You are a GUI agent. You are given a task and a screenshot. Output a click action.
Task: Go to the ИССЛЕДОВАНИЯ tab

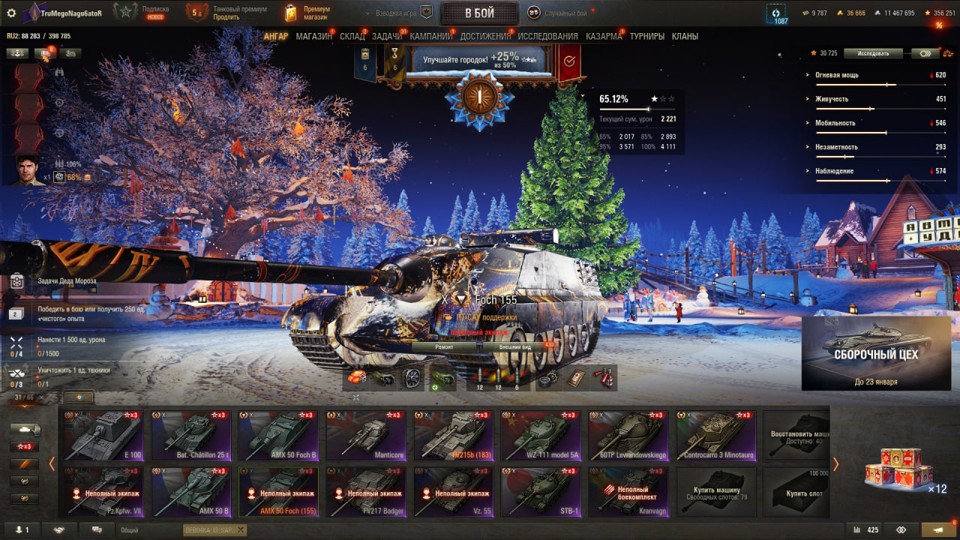[547, 37]
